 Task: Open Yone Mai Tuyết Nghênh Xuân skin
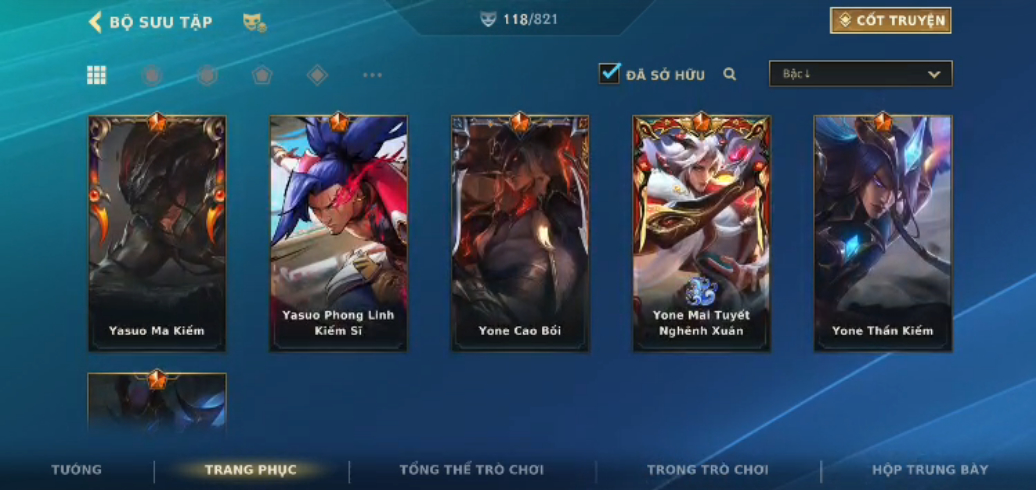coord(701,233)
